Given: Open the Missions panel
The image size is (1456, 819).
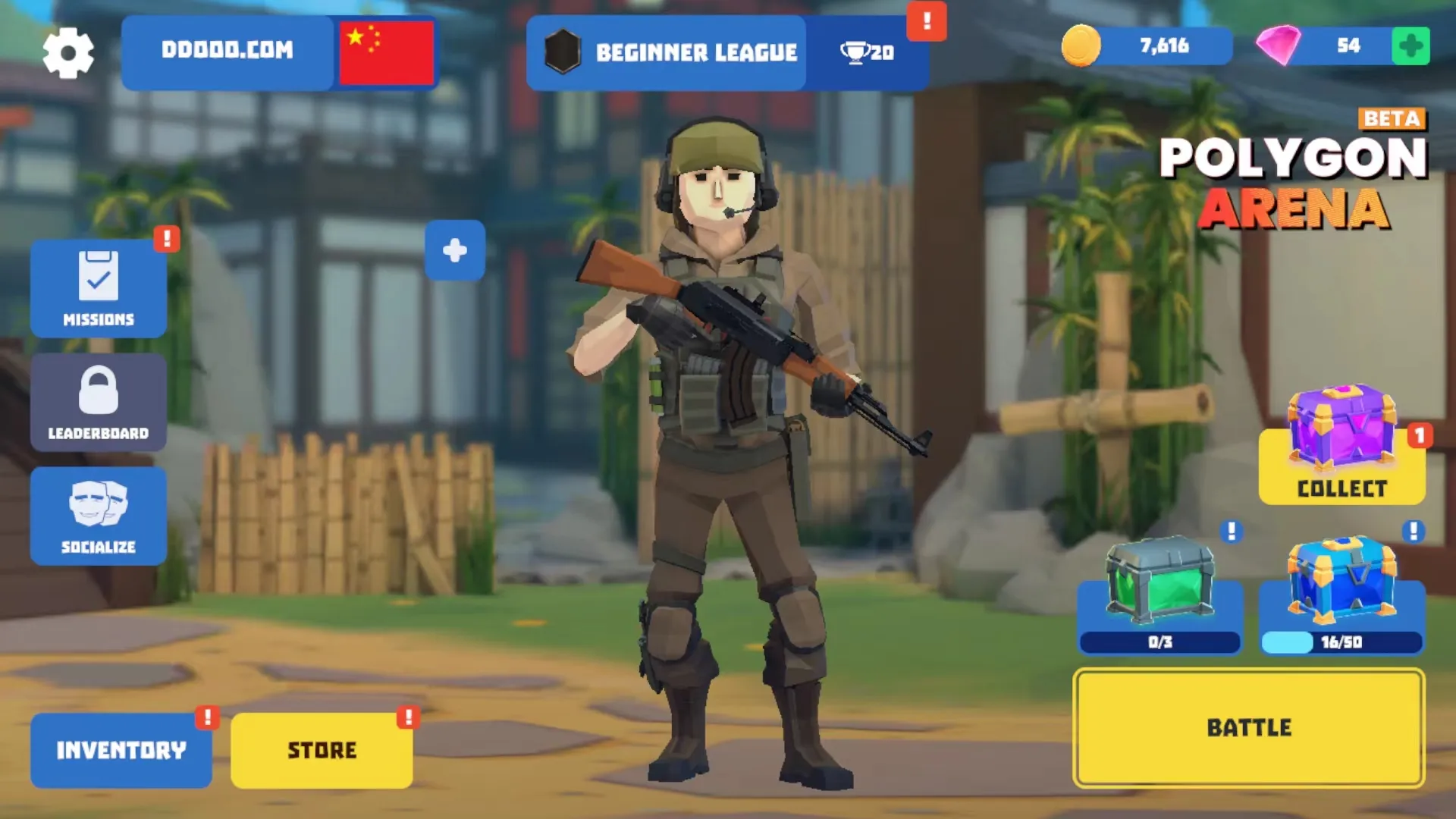Looking at the screenshot, I should point(99,288).
